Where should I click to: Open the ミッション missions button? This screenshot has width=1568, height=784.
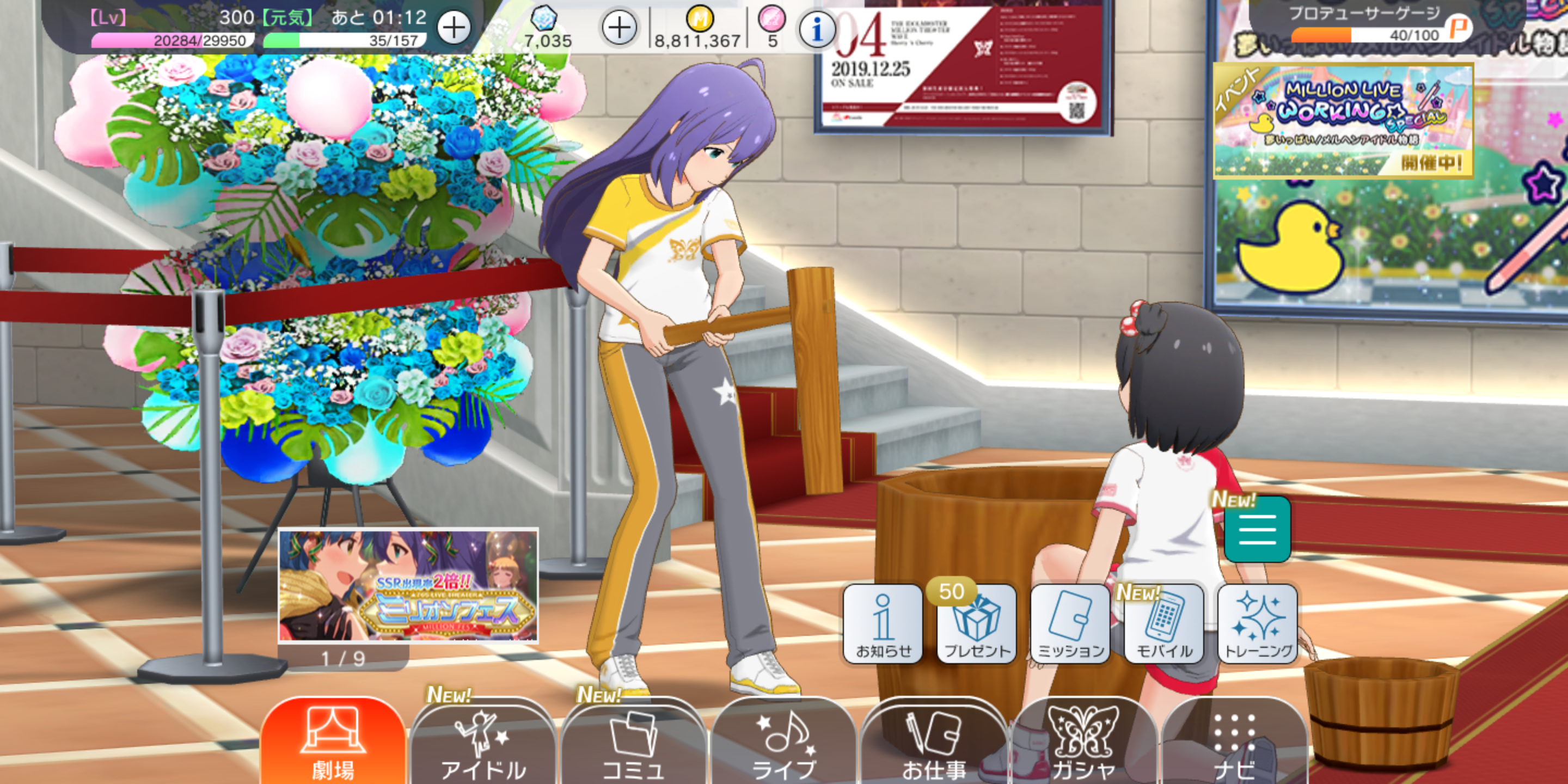(1070, 624)
